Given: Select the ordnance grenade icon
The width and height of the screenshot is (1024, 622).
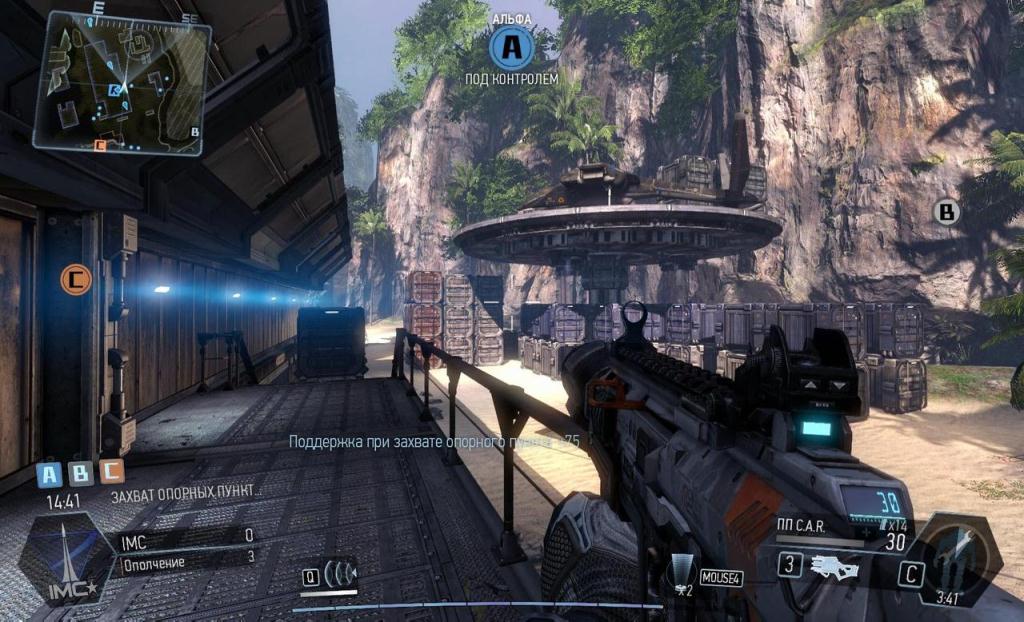Looking at the screenshot, I should 683,575.
